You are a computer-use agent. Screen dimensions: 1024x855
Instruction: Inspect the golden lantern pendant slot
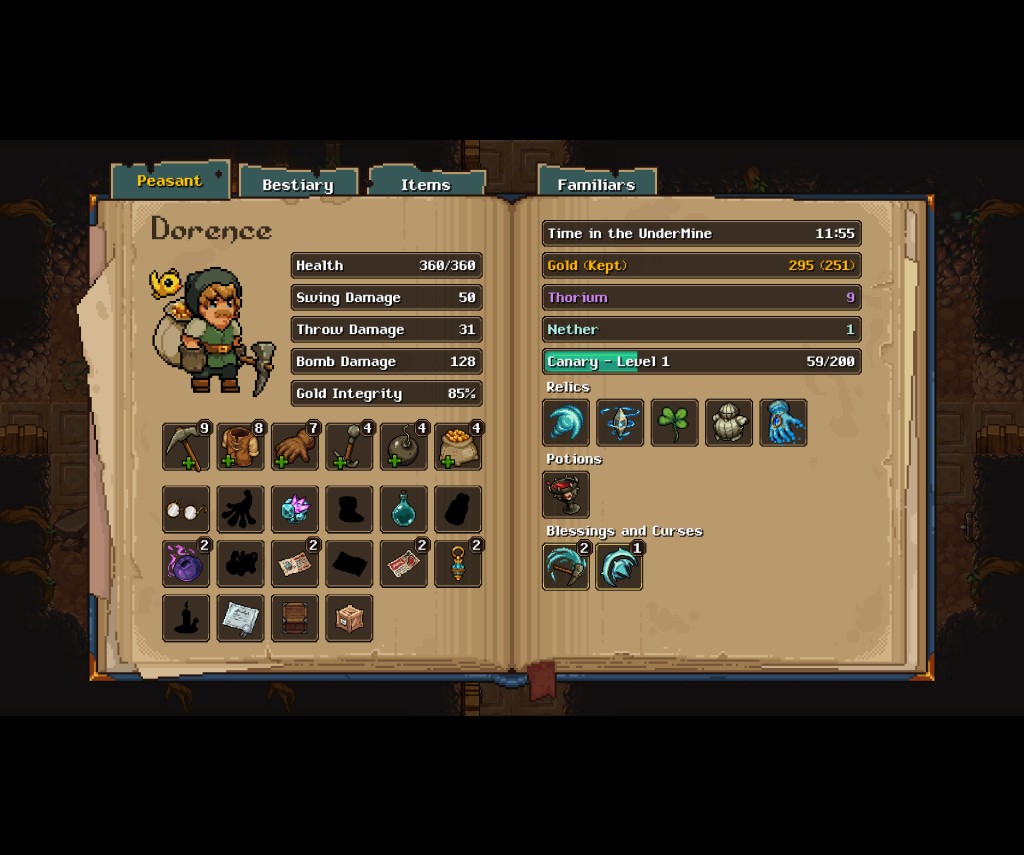click(x=458, y=564)
